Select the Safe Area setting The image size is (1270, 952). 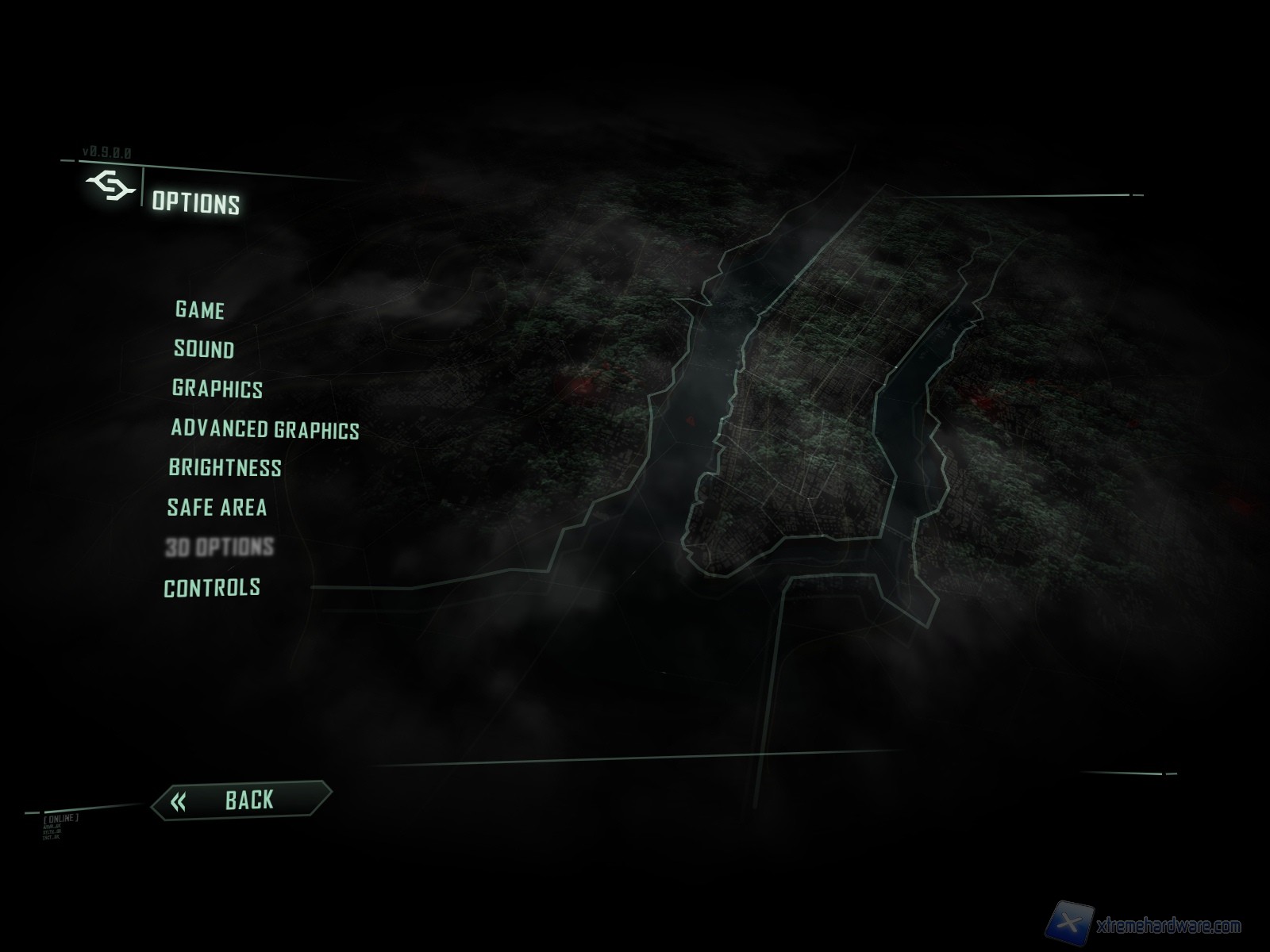[217, 508]
